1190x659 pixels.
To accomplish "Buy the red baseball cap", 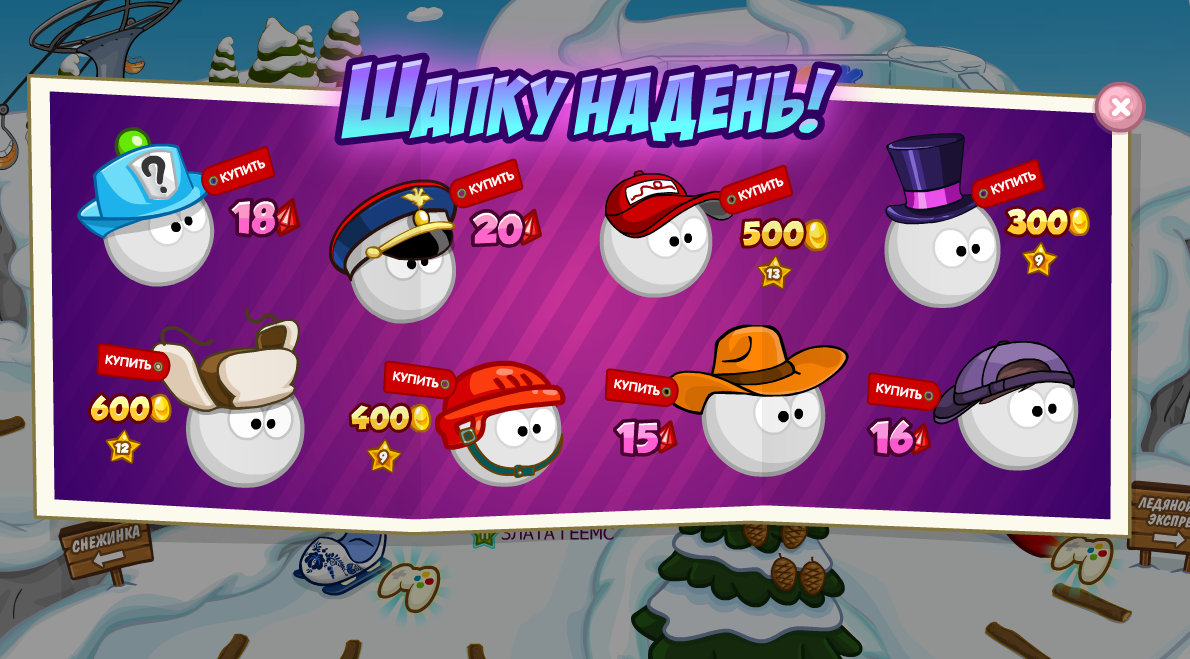I will click(x=759, y=189).
